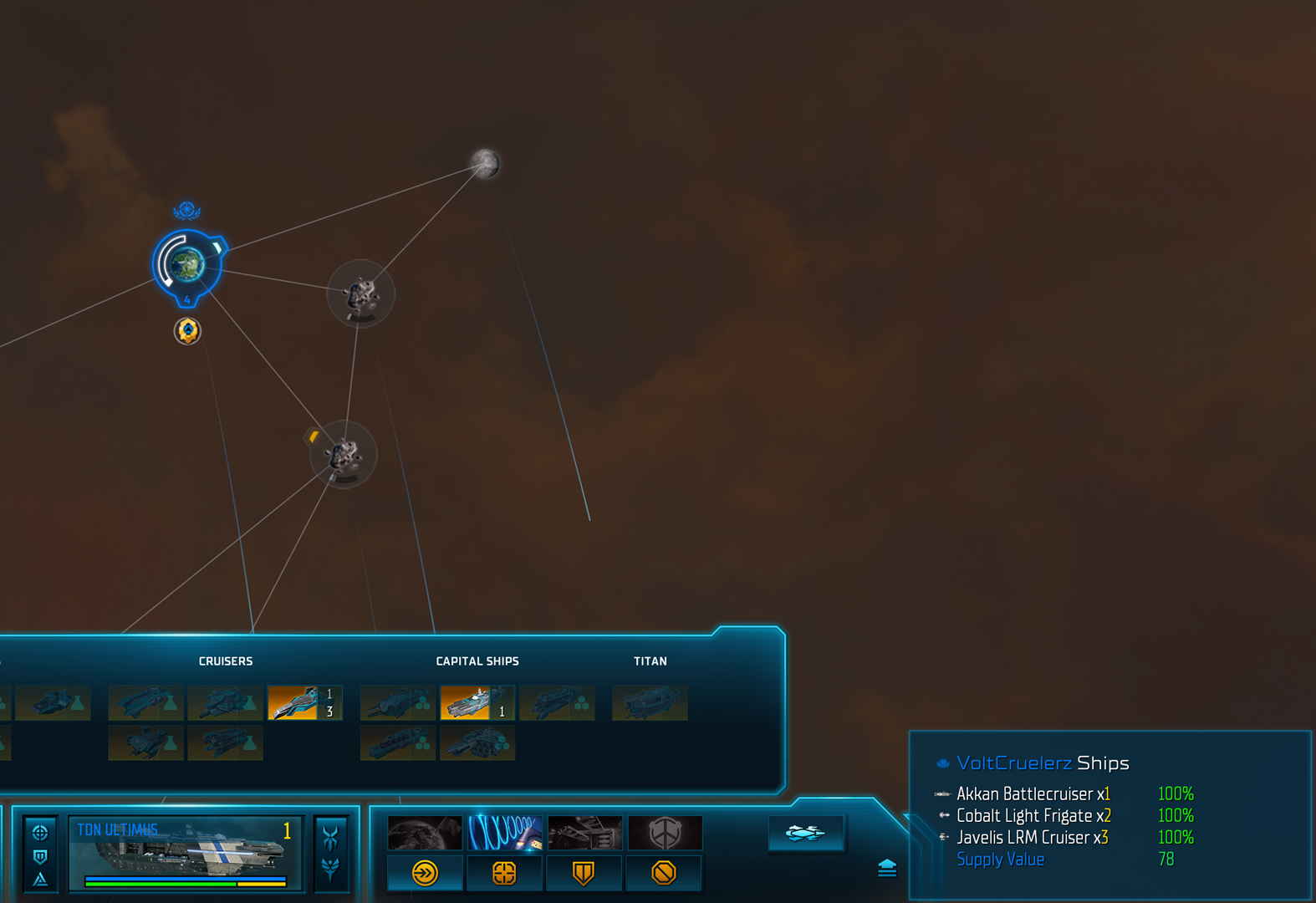Image resolution: width=1316 pixels, height=903 pixels.
Task: Use the ship hangar ability icon
Action: (584, 833)
